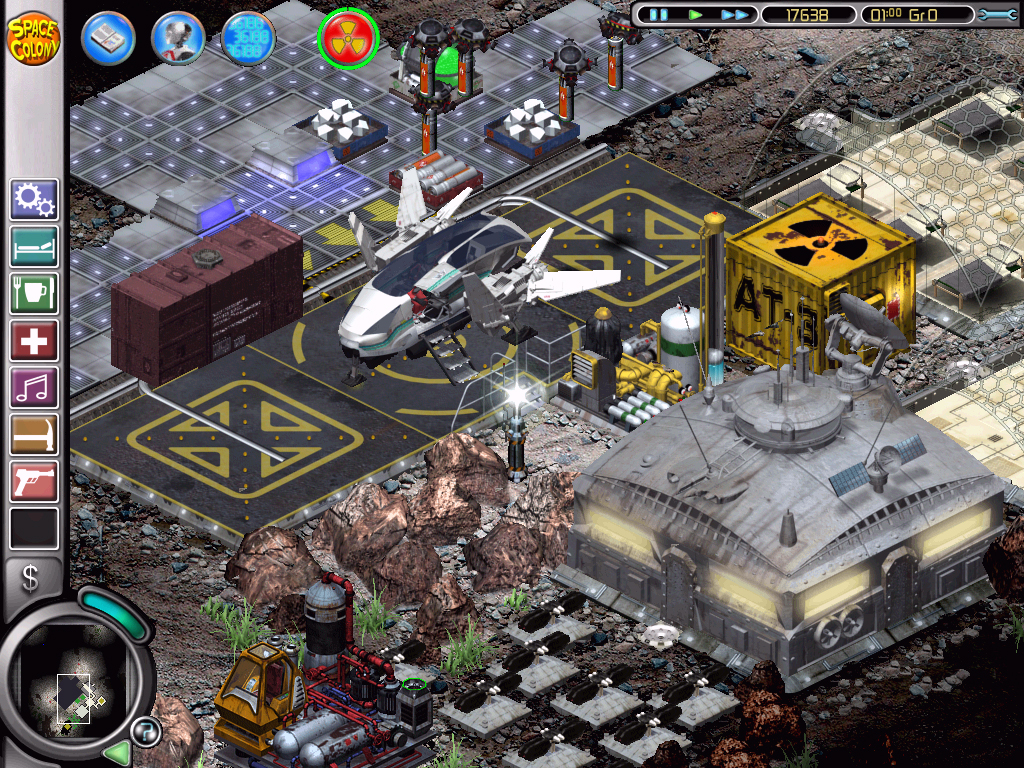Switch to fast-forward speed

coord(734,15)
